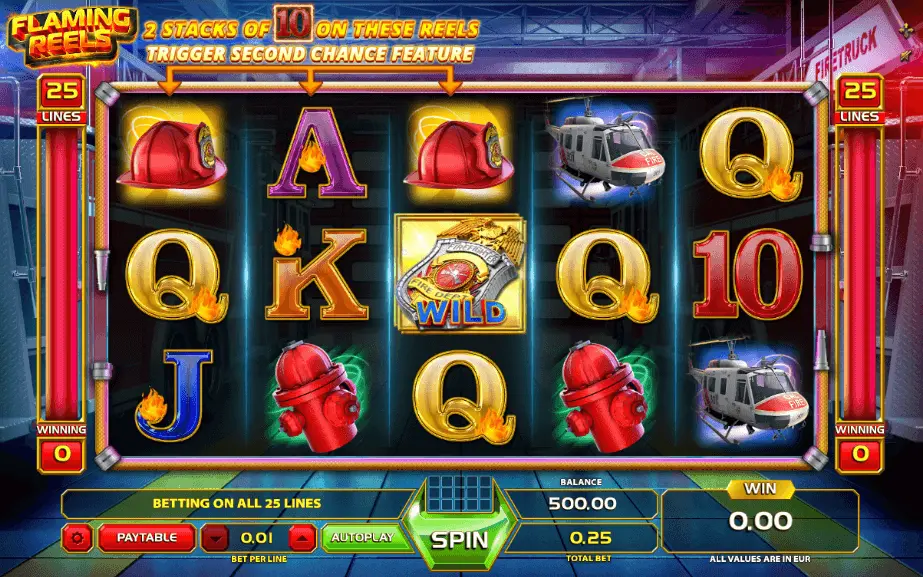Screen dimensions: 923x577
Task: Click the right 25 Lines indicator
Action: tap(861, 100)
